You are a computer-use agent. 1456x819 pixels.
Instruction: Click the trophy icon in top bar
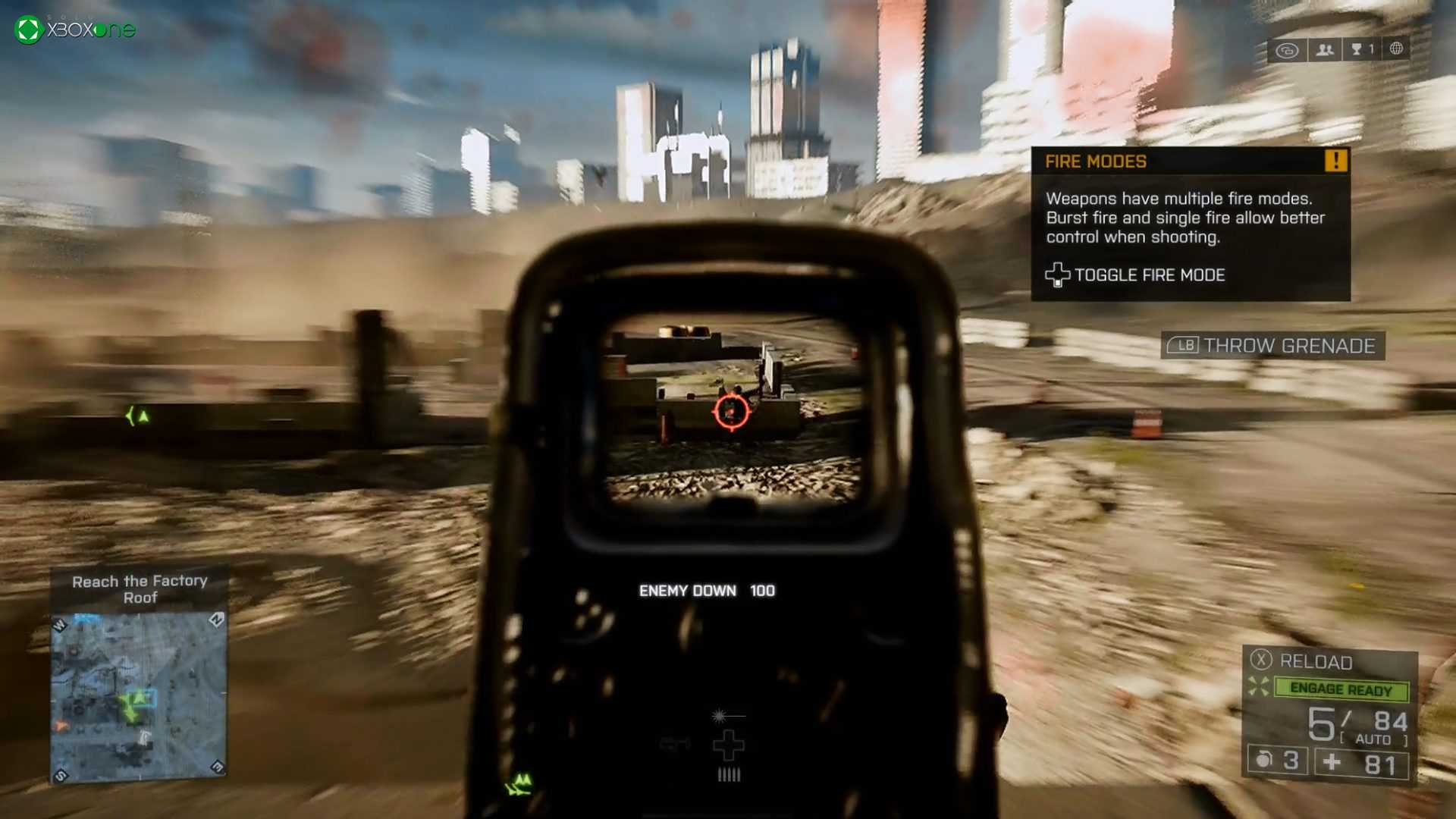[1357, 50]
